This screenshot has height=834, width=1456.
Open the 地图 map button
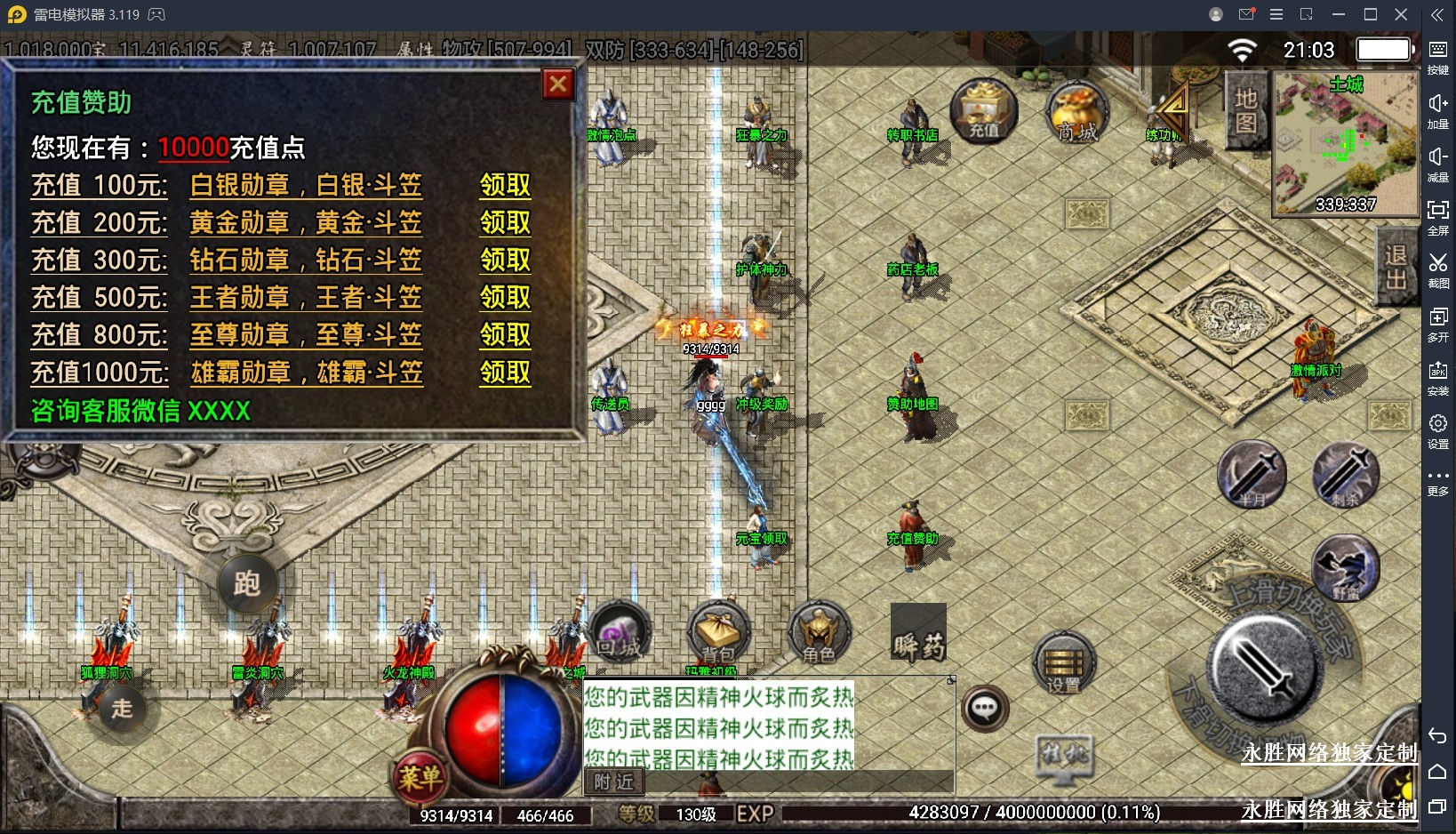(x=1245, y=110)
